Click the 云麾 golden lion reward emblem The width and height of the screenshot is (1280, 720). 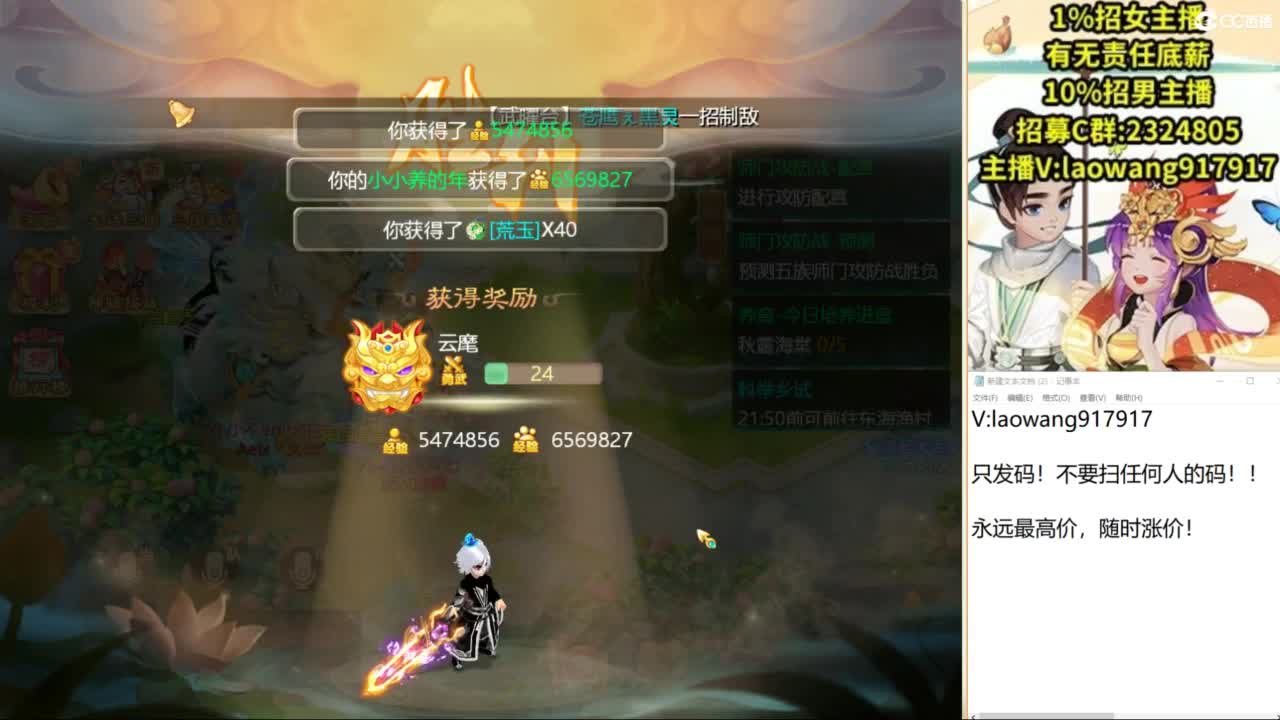pos(390,364)
